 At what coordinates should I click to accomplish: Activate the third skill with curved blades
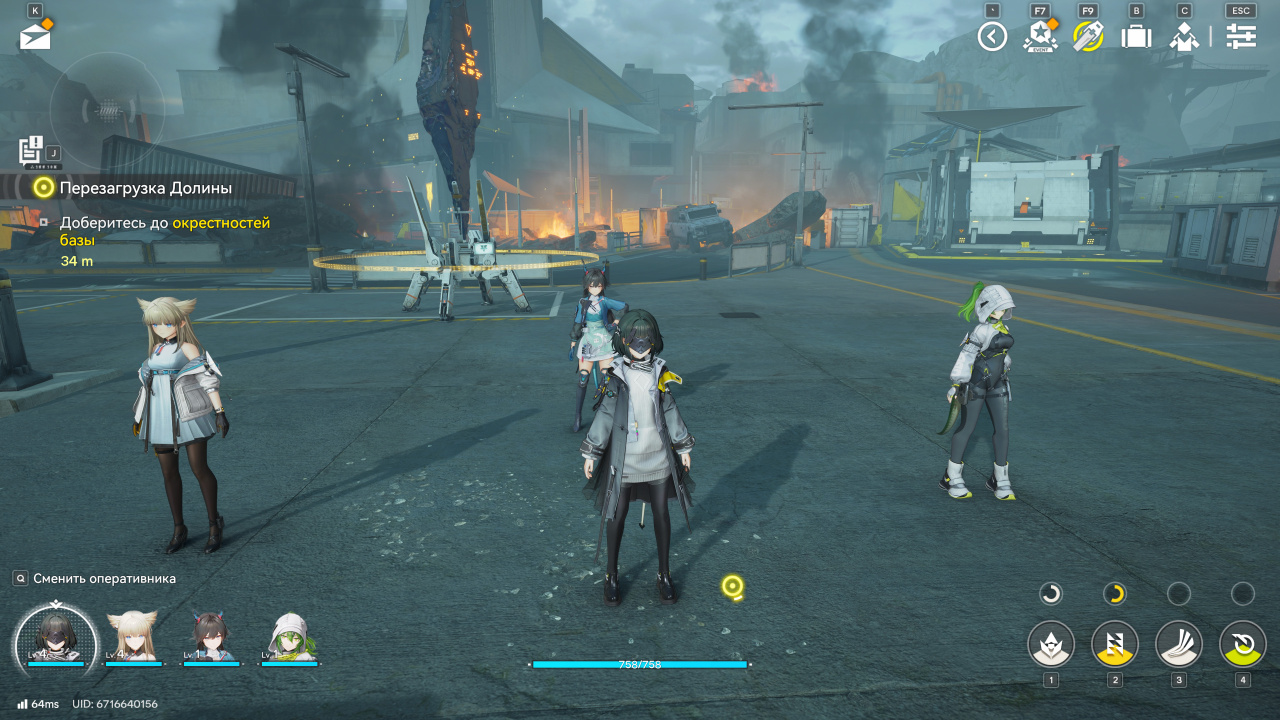point(1179,644)
